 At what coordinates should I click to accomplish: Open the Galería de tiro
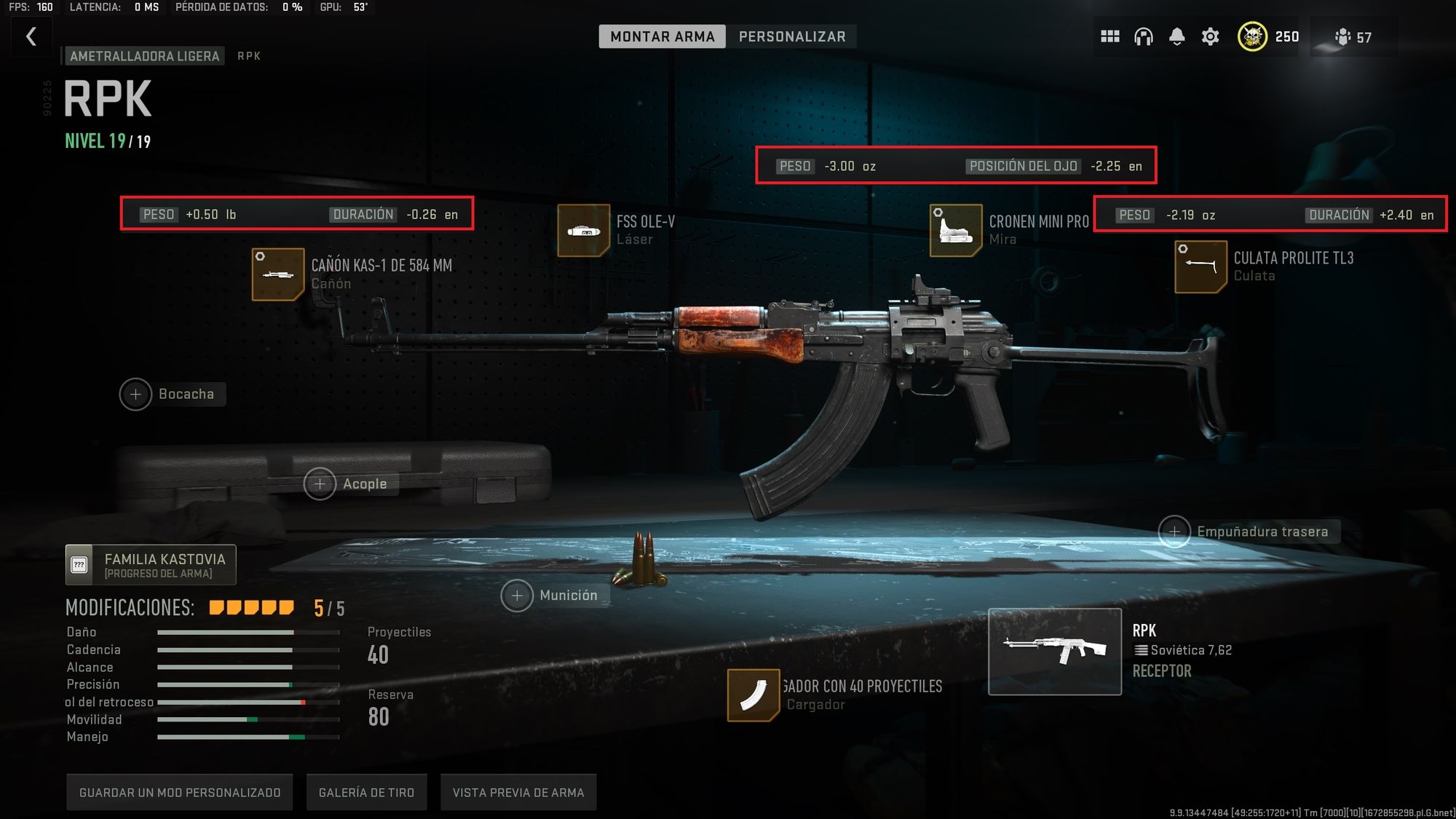tap(366, 793)
